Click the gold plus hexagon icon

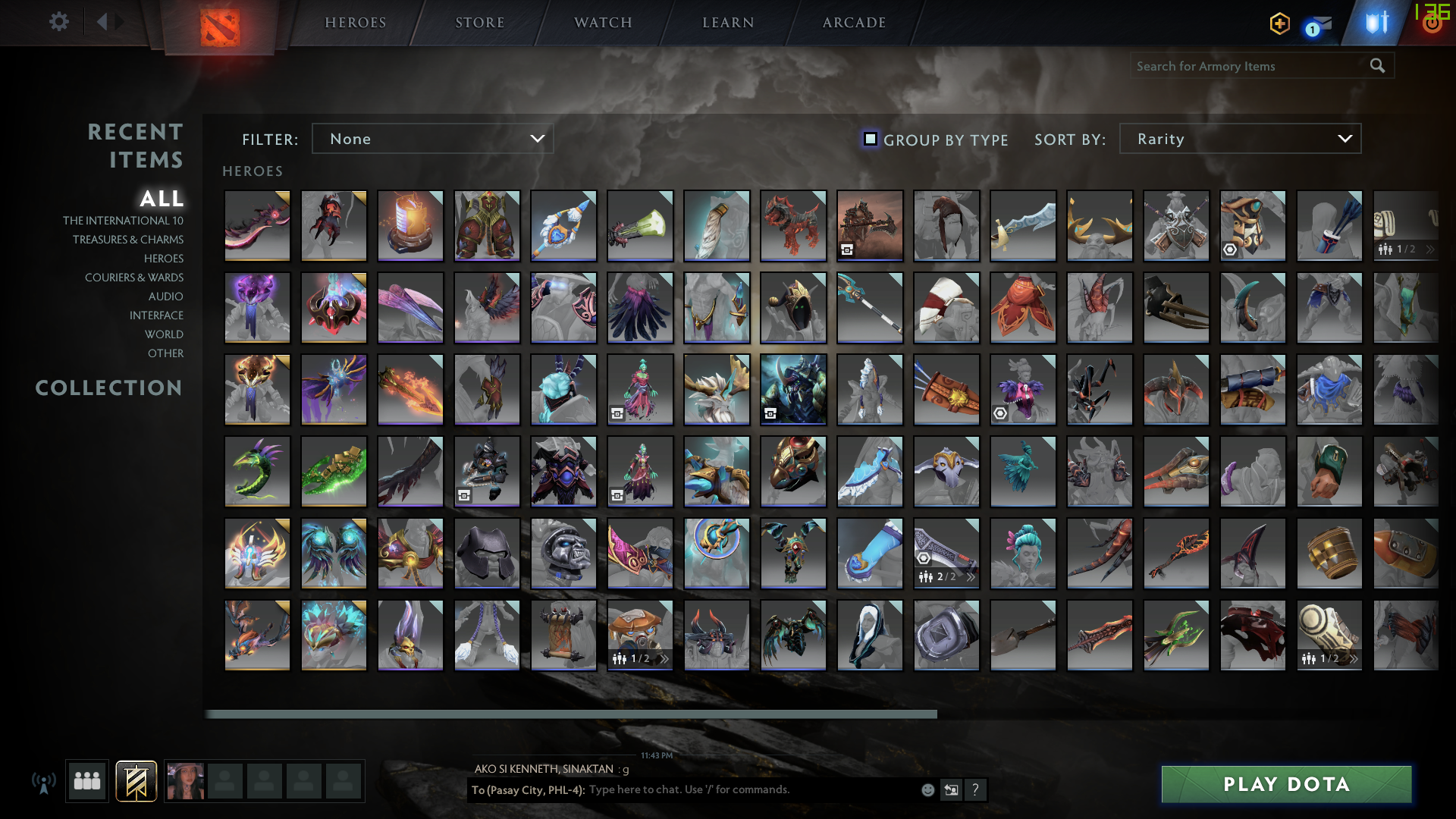click(x=1279, y=24)
